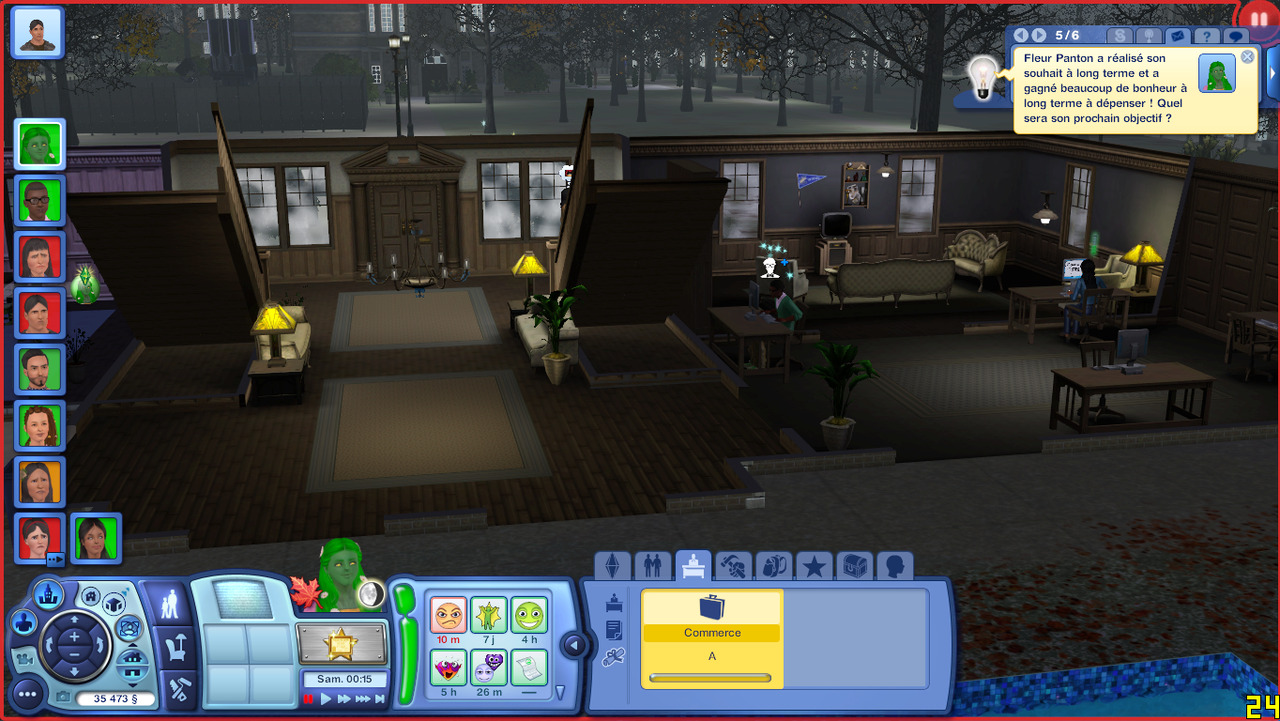This screenshot has height=721, width=1280.
Task: Open the three-dots options menu
Action: pos(26,692)
